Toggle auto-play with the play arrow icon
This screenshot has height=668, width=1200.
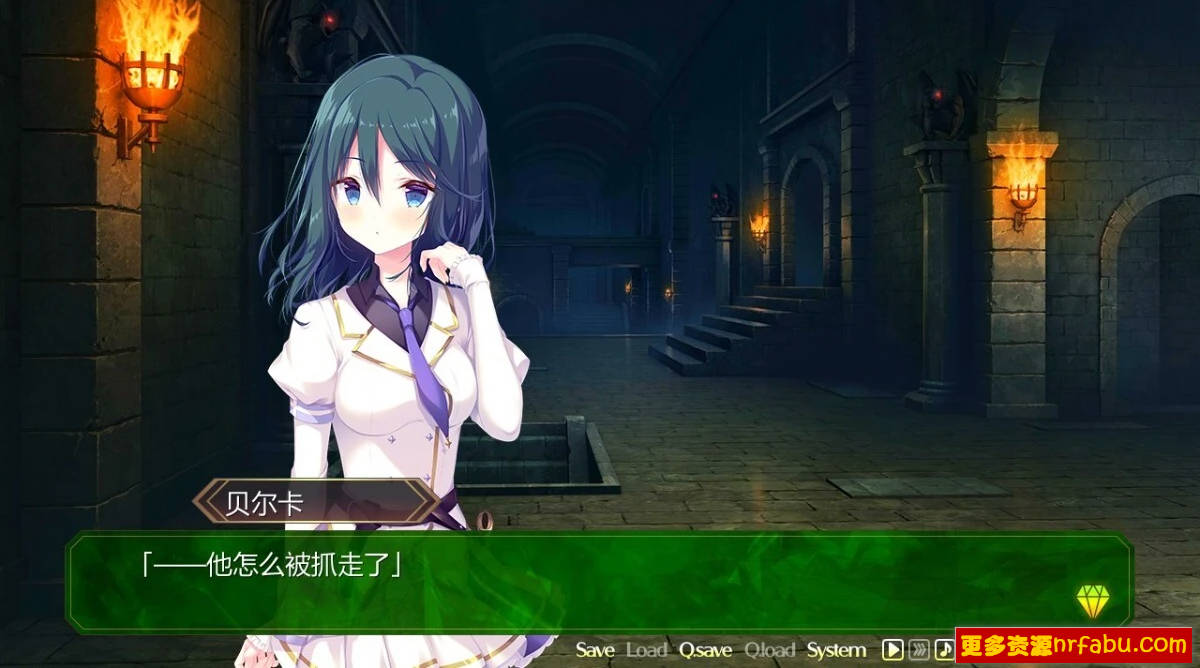click(893, 650)
